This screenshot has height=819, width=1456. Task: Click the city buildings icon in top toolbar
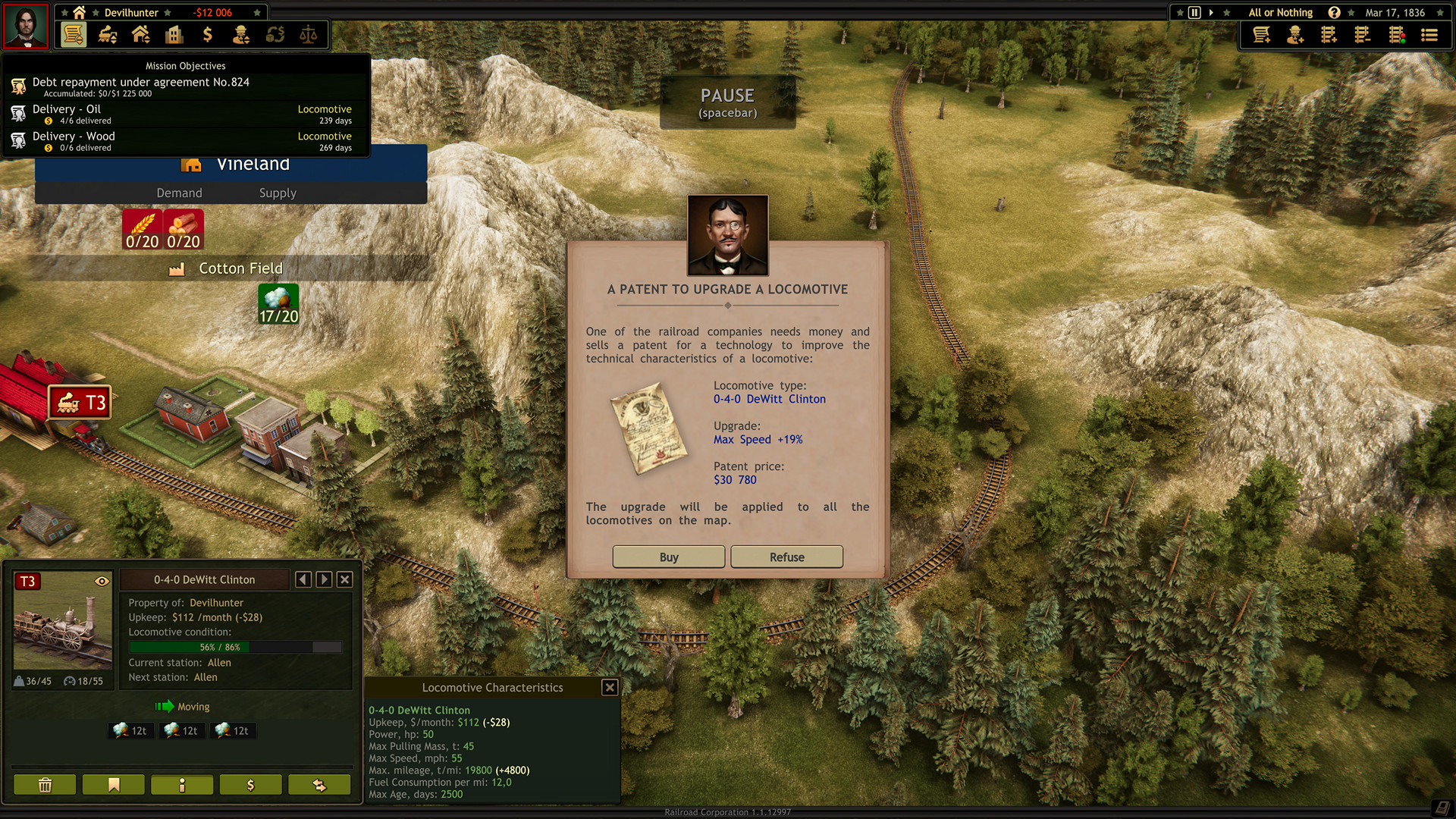click(x=174, y=34)
